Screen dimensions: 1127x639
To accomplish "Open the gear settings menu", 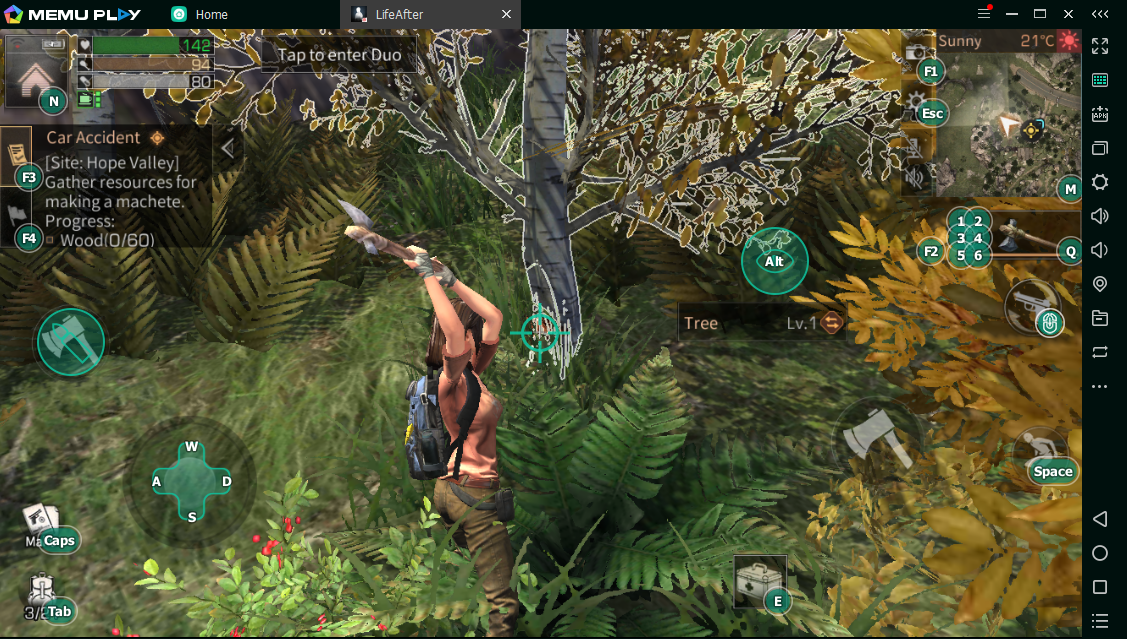I will pyautogui.click(x=915, y=101).
